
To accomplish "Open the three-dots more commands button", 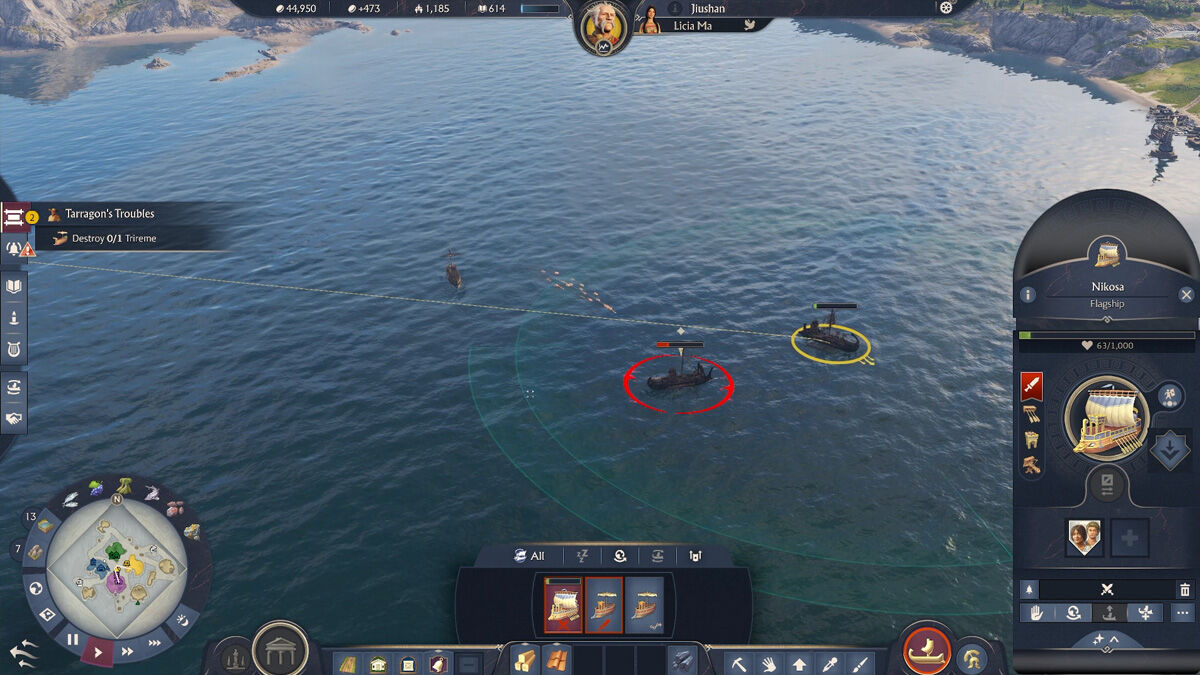I will click(x=1183, y=613).
